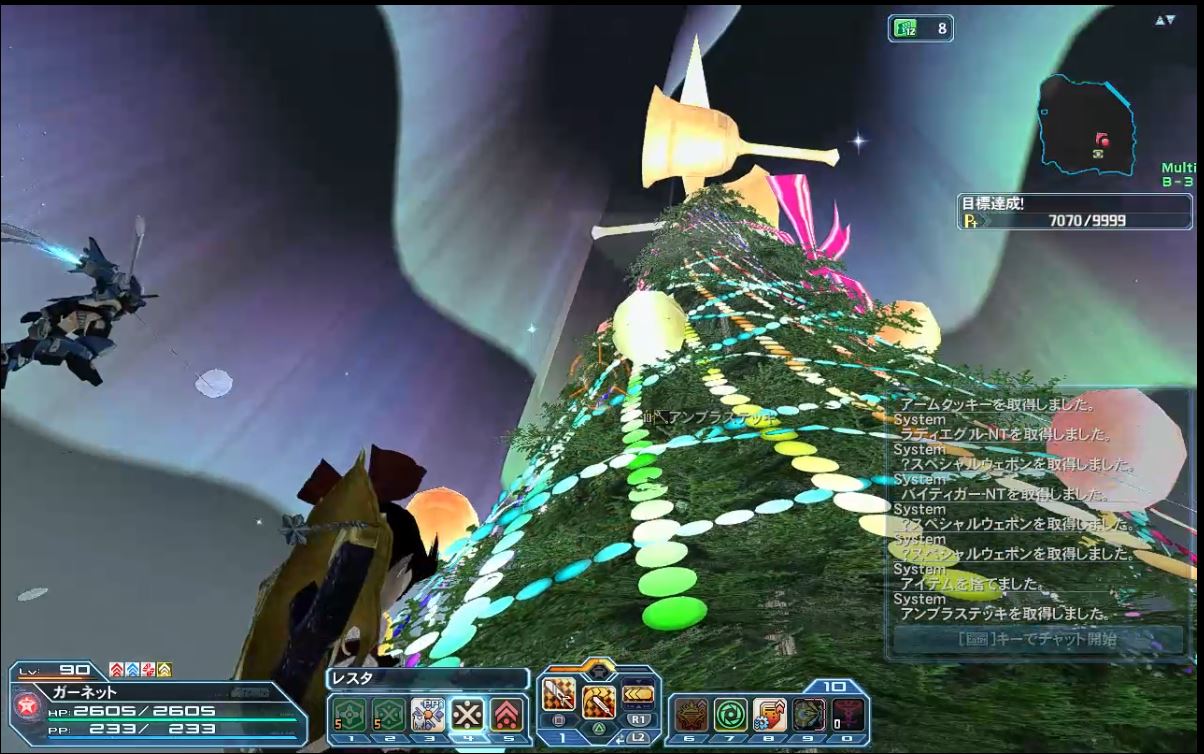Open the area minimap

1086,125
